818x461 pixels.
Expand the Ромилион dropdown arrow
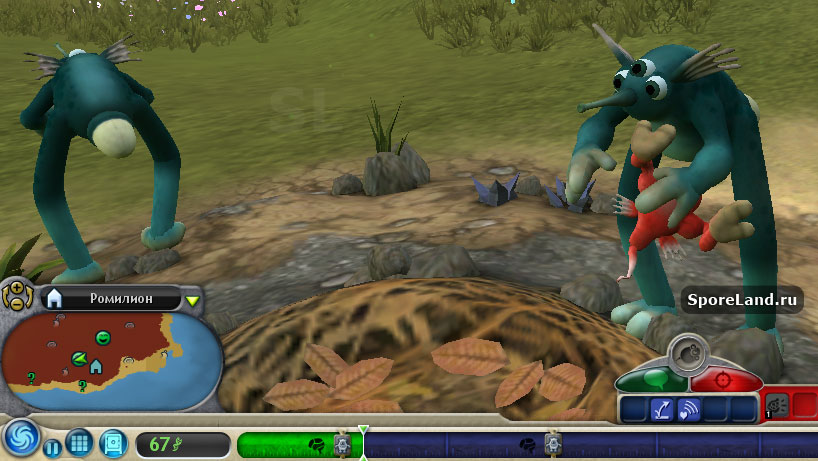click(193, 299)
